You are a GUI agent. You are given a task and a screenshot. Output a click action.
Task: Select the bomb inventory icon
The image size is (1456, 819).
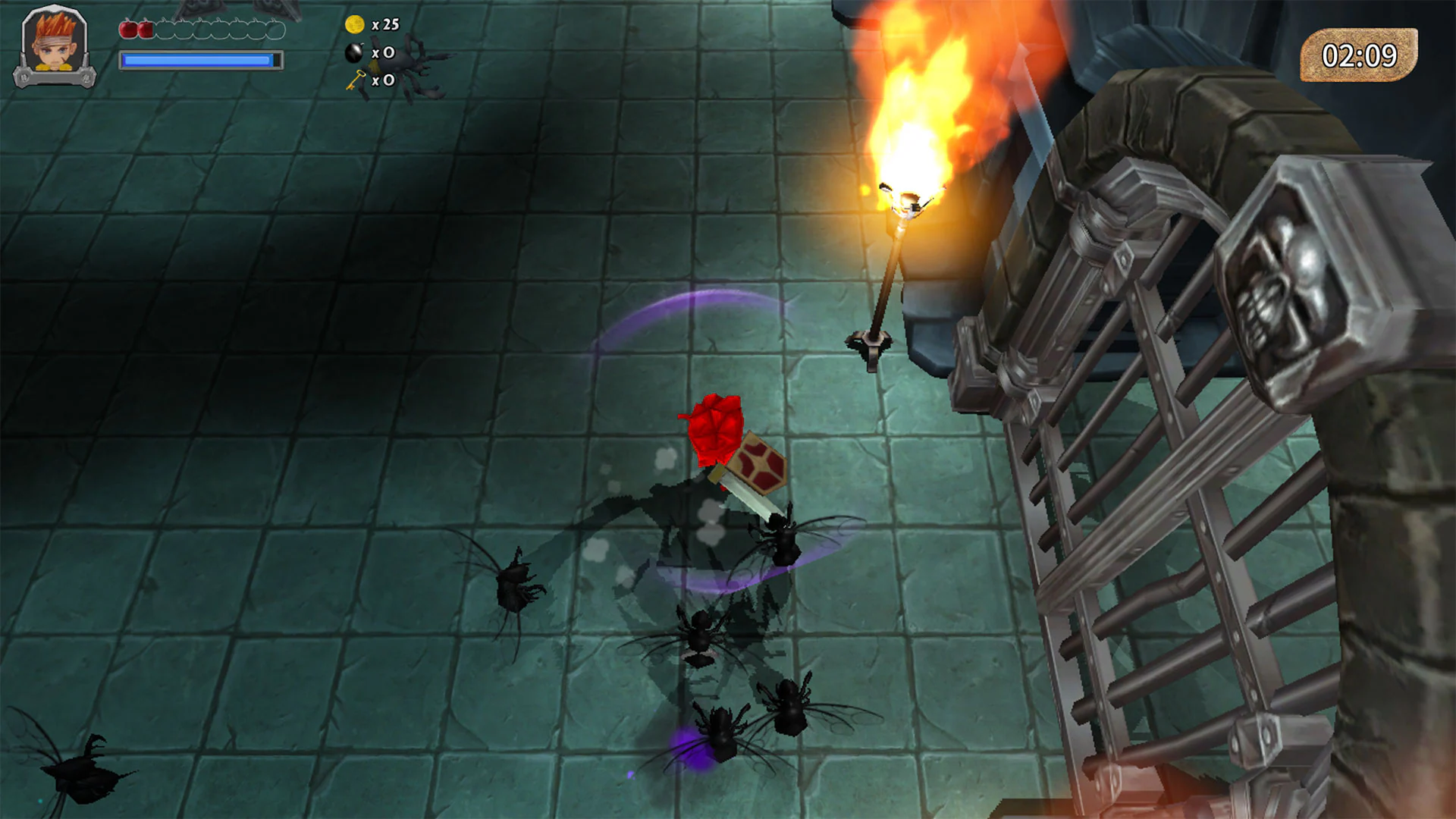click(353, 53)
